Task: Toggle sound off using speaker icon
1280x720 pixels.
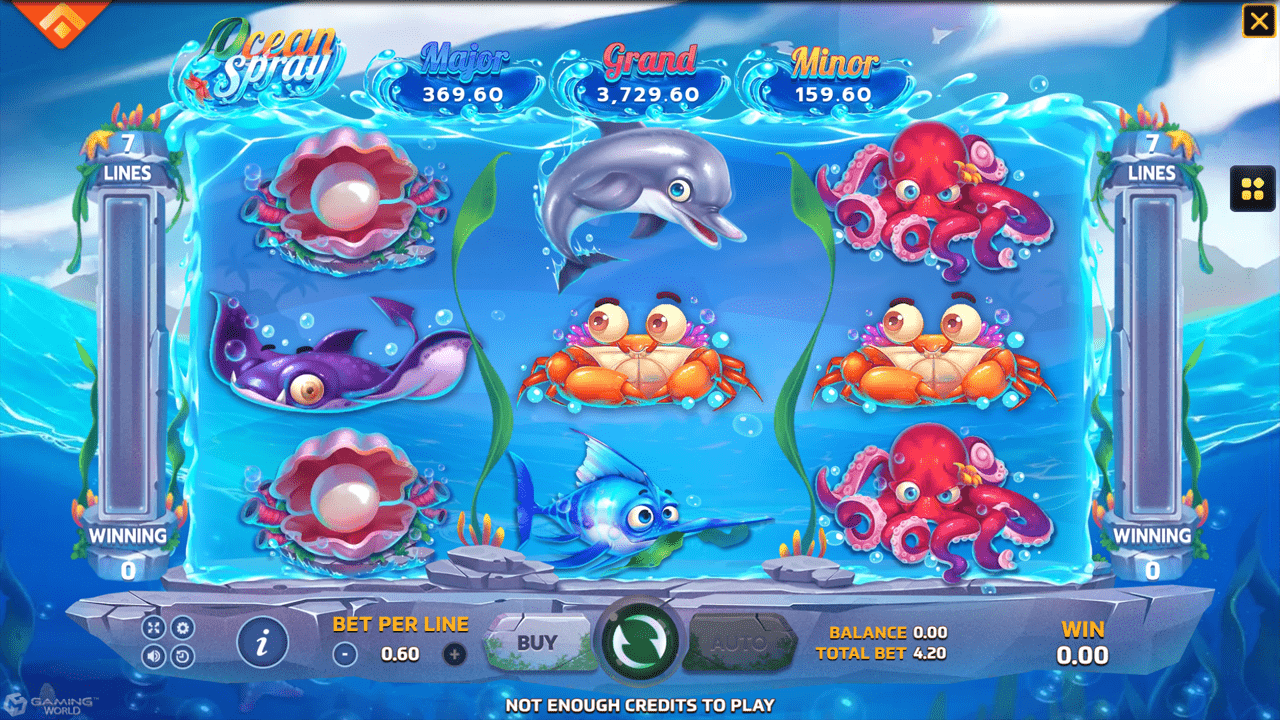Action: [154, 657]
